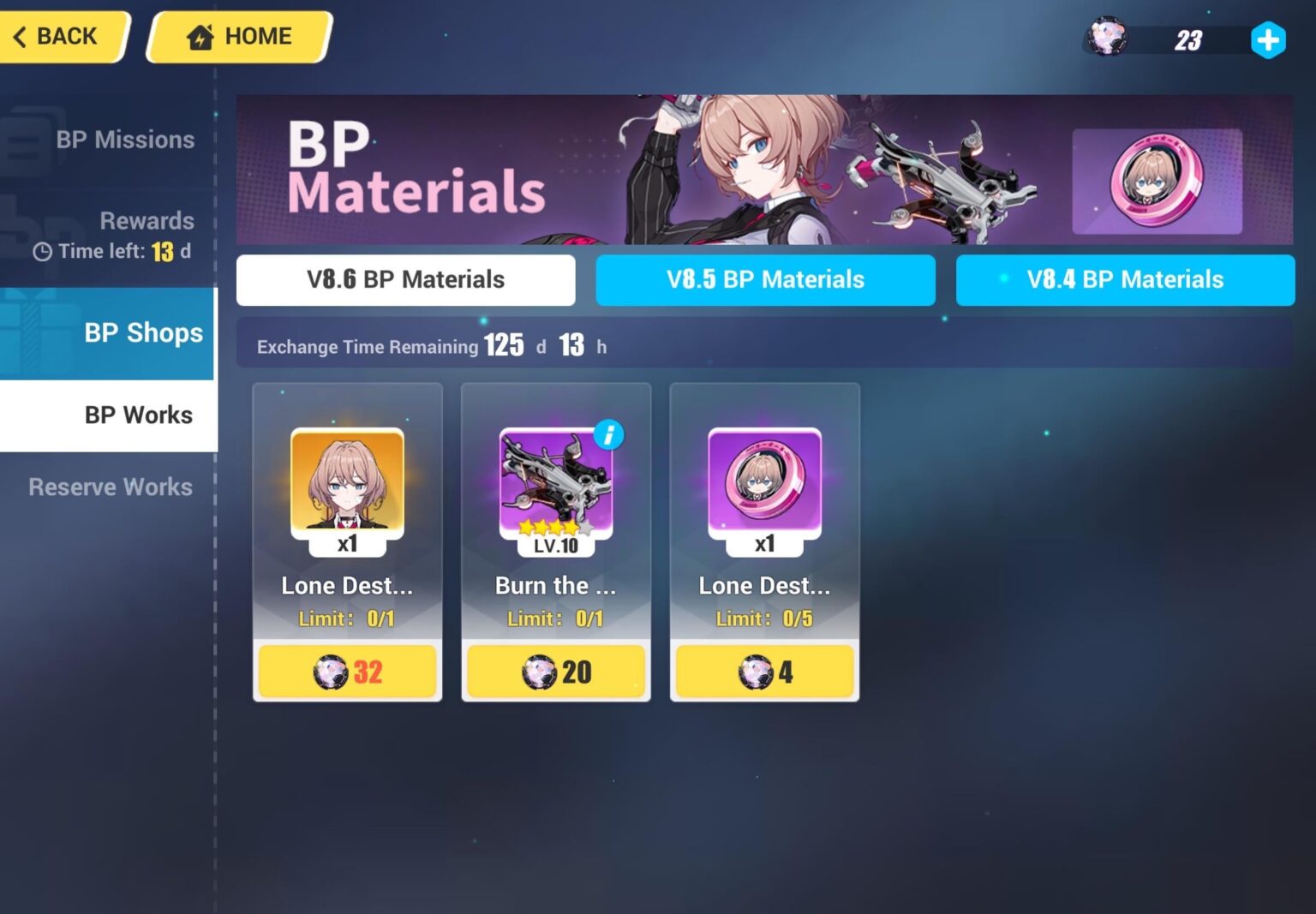Viewport: 1316px width, 914px height.
Task: Open the Rewards menu entry
Action: pos(147,220)
